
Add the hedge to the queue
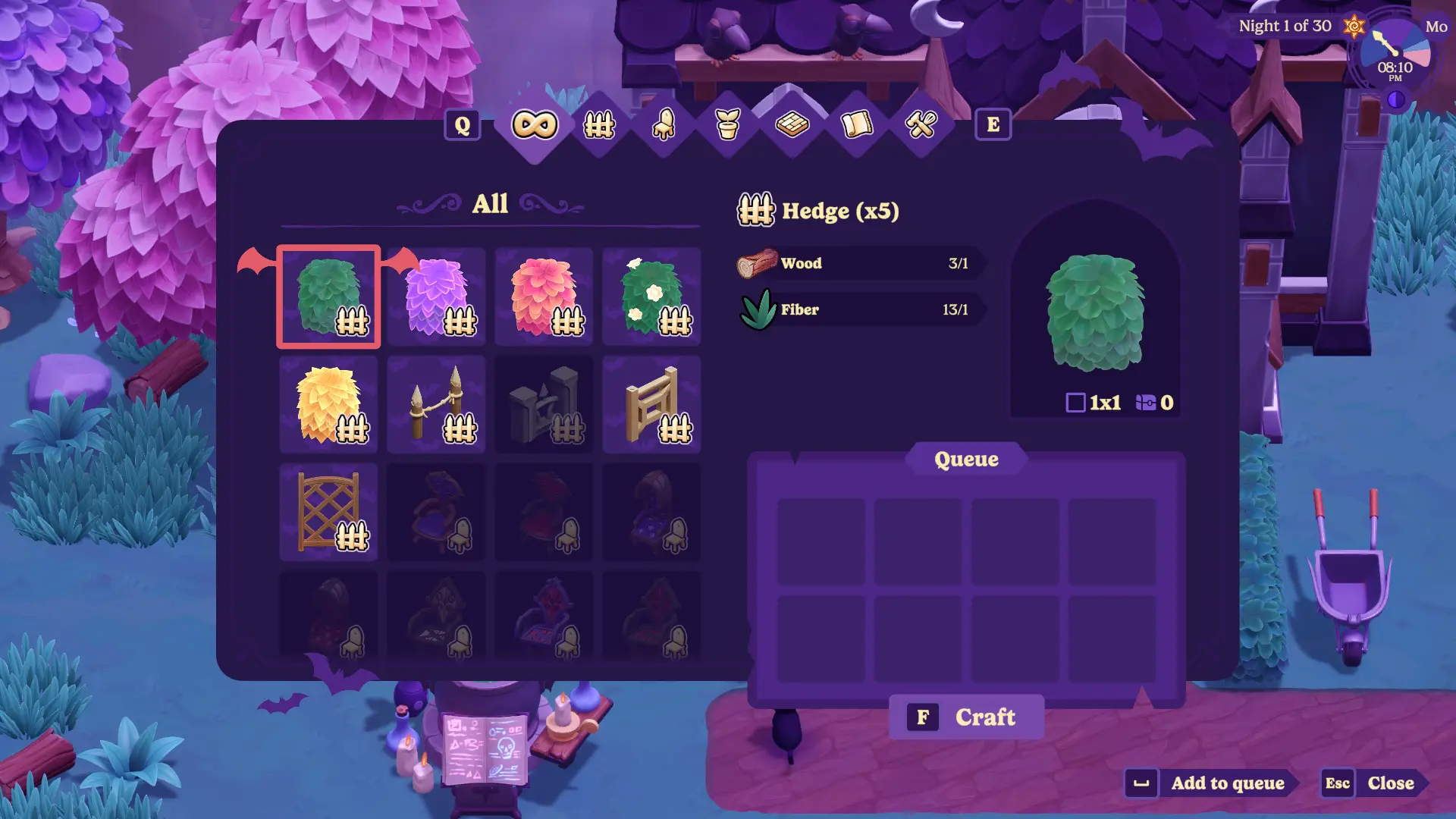[x=1212, y=783]
